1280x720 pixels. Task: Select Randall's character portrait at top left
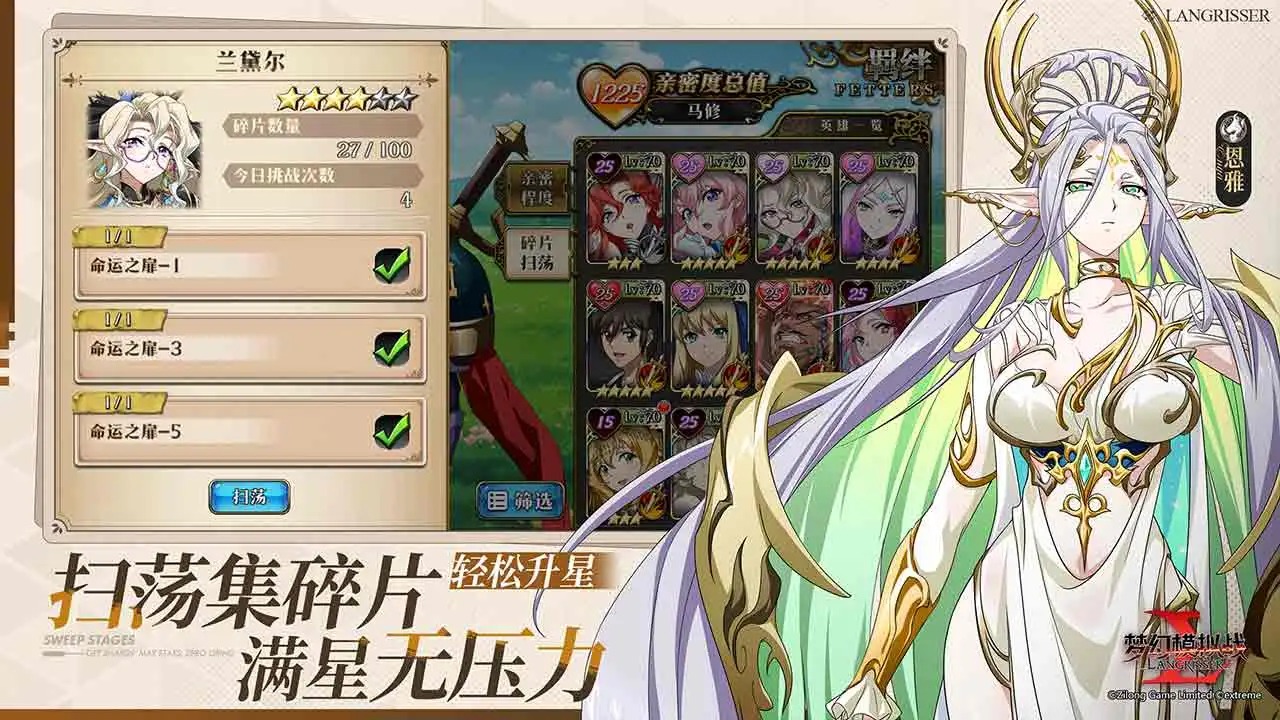coord(143,150)
